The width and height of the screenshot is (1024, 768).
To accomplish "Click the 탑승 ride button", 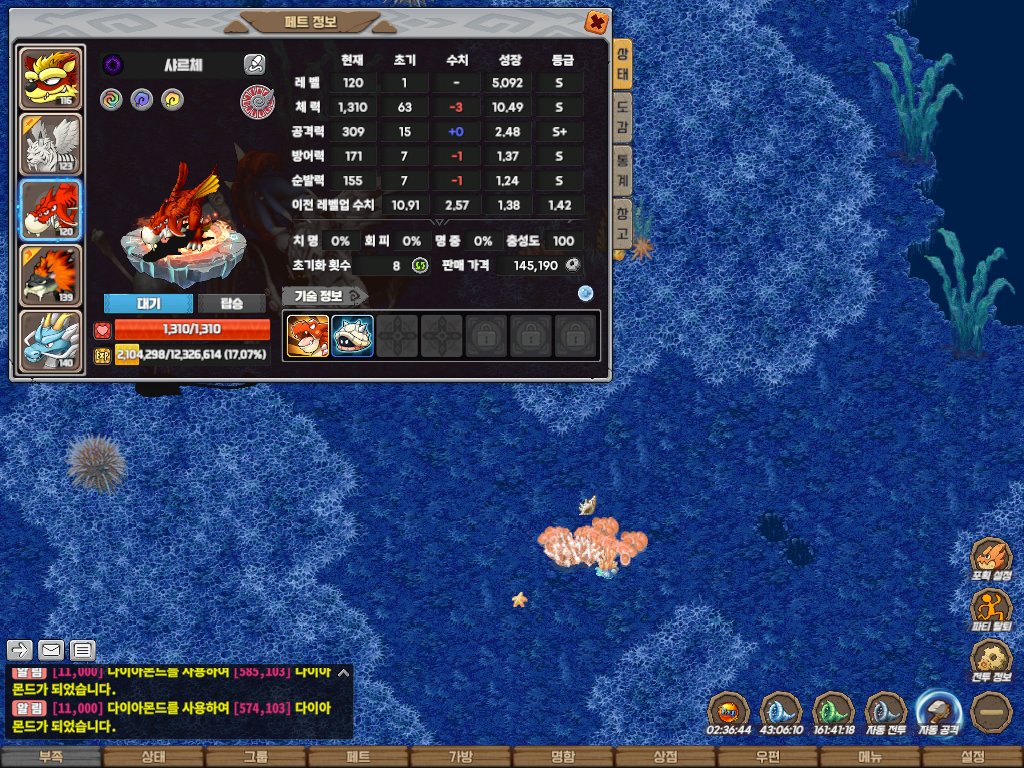I will point(231,304).
